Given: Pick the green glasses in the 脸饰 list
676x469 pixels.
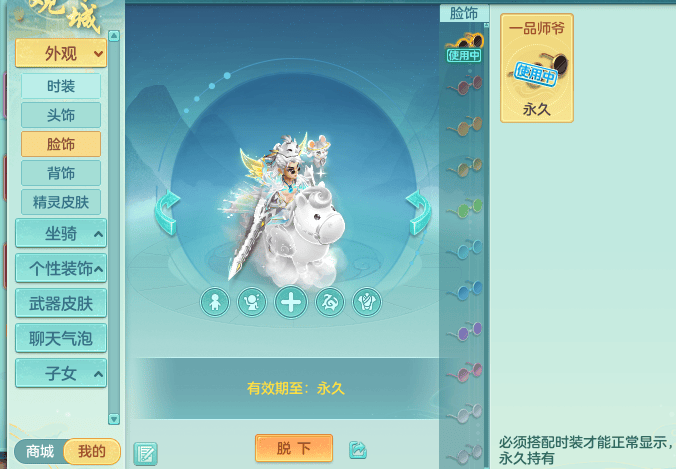Looking at the screenshot, I should (464, 208).
